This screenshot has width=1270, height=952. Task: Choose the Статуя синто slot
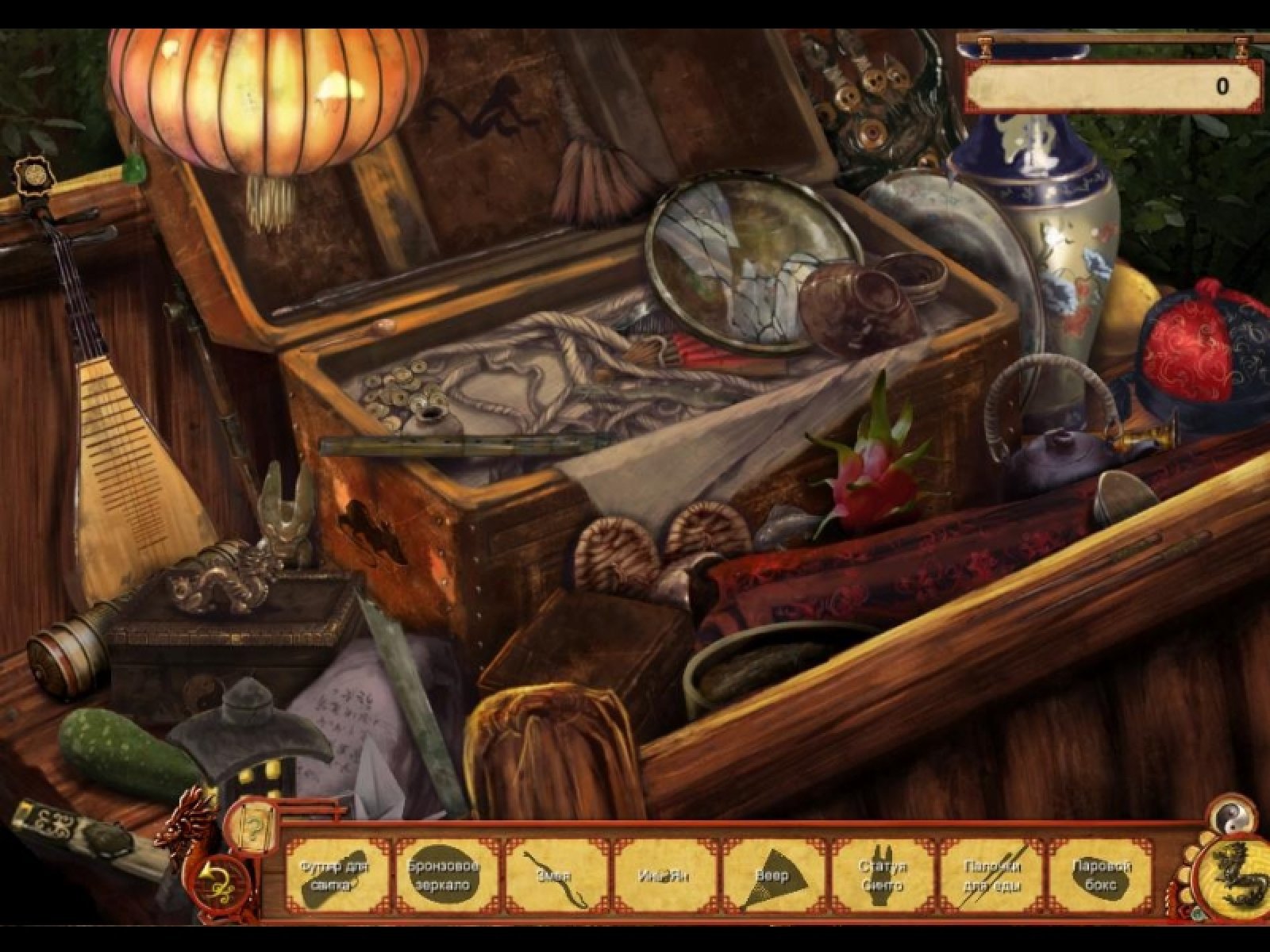pos(879,874)
